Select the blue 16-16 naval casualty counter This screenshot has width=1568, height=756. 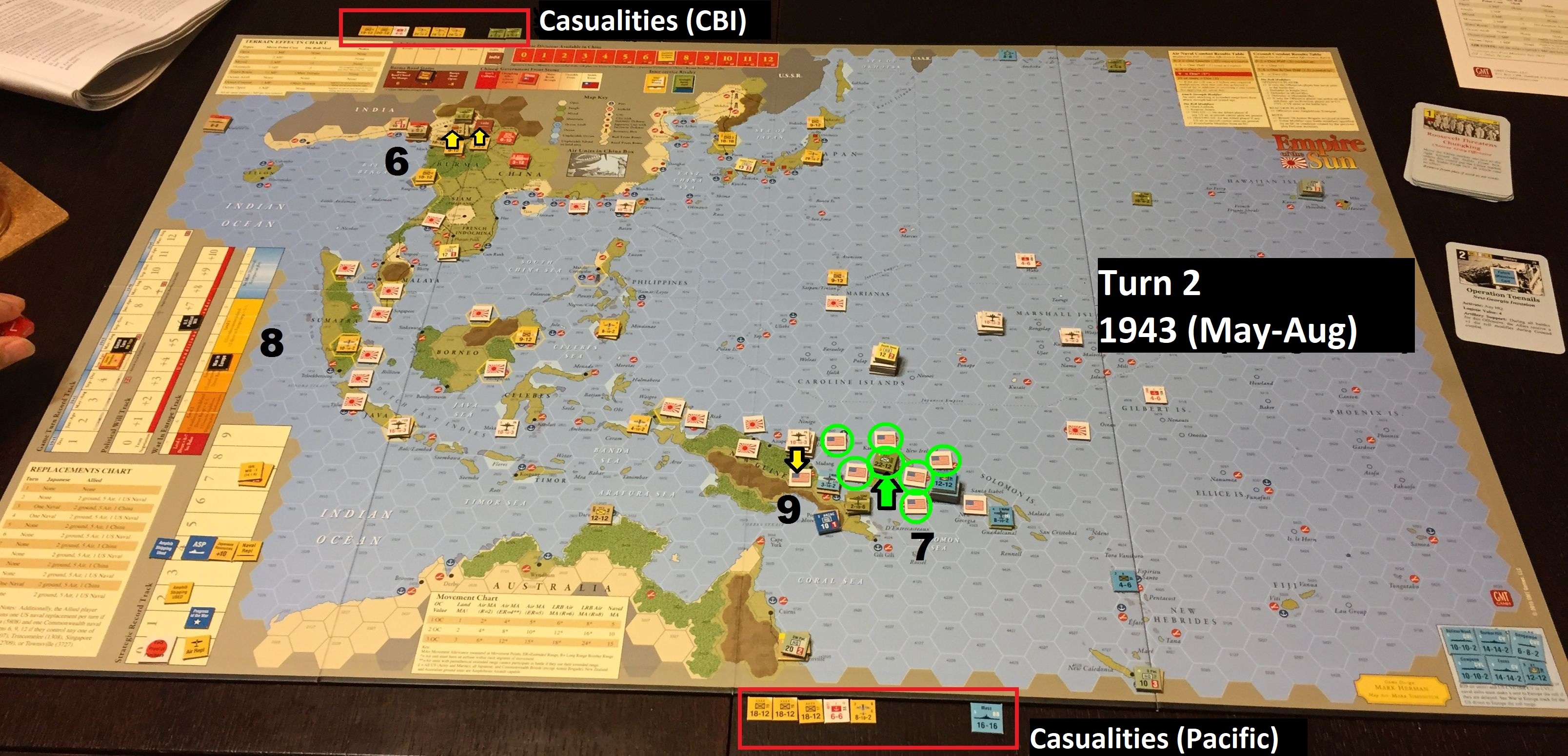986,718
